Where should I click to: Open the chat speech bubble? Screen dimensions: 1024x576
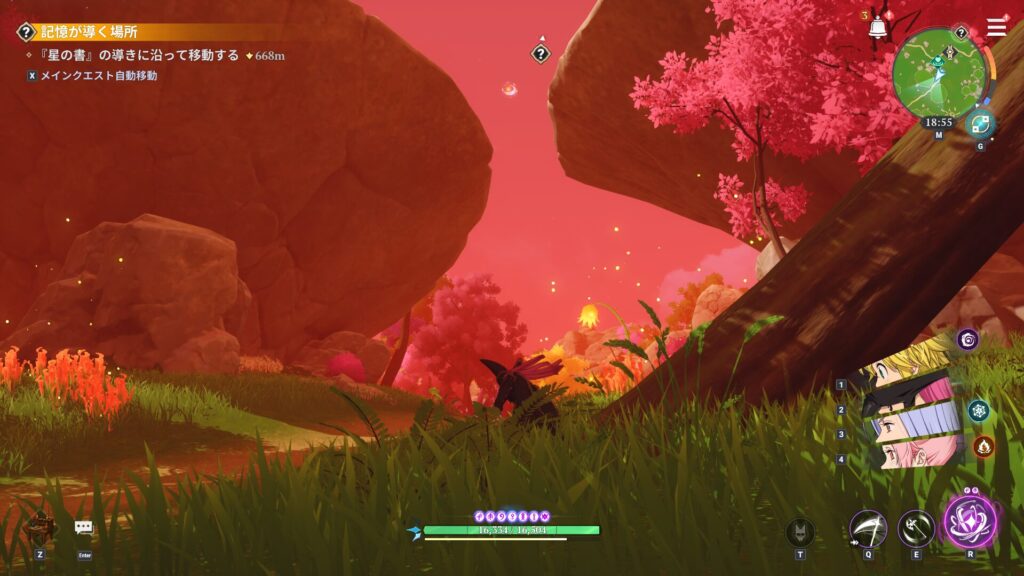coord(84,528)
